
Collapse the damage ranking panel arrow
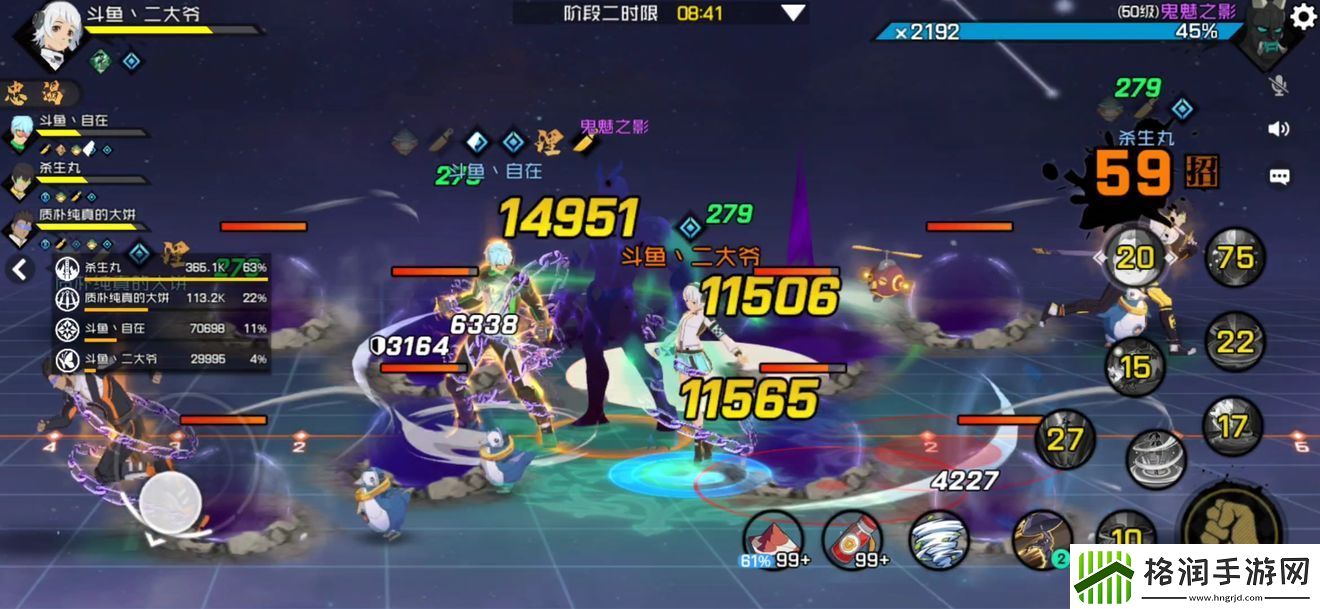[x=20, y=268]
